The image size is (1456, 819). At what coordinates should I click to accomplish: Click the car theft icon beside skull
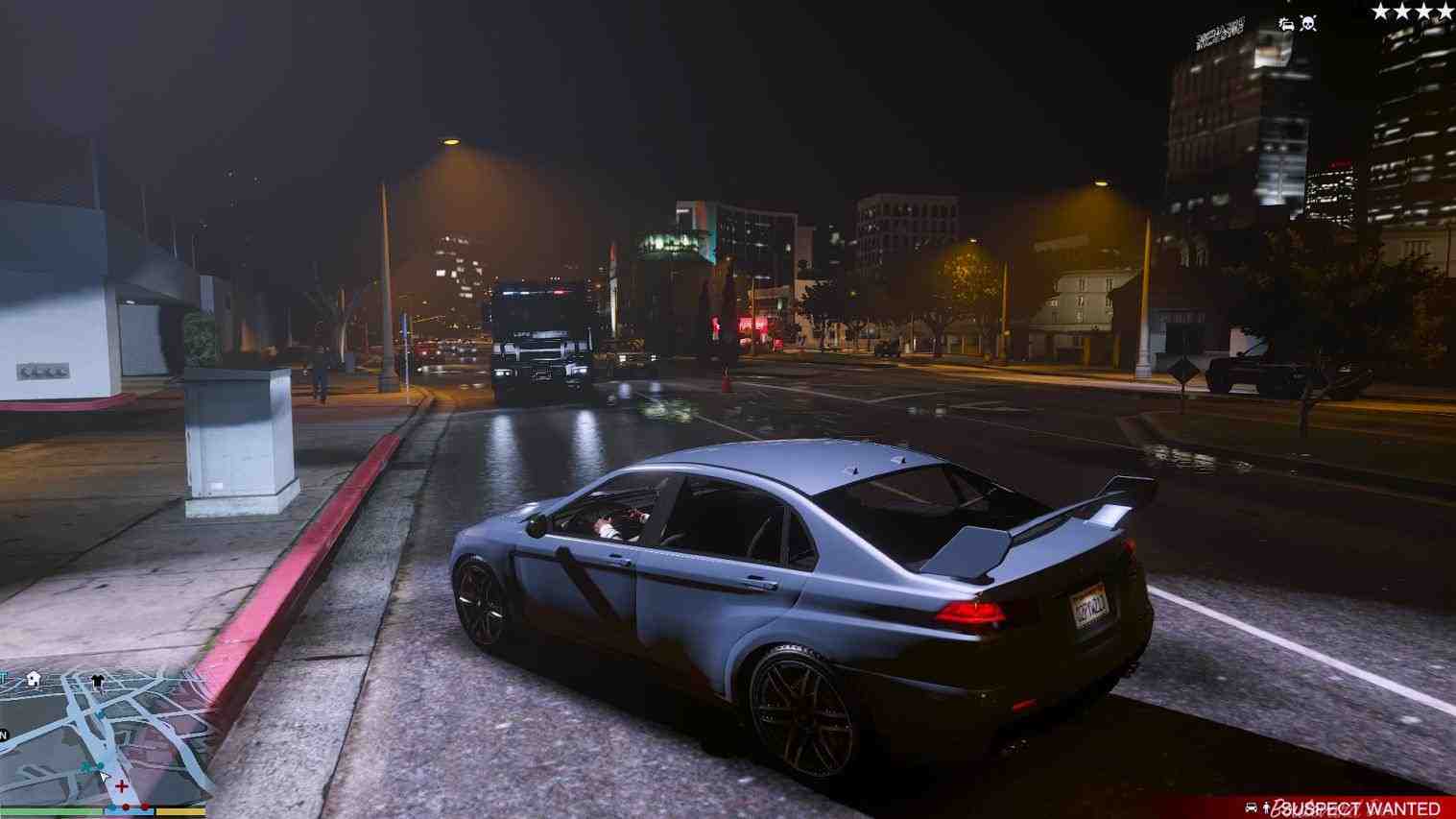click(1286, 24)
